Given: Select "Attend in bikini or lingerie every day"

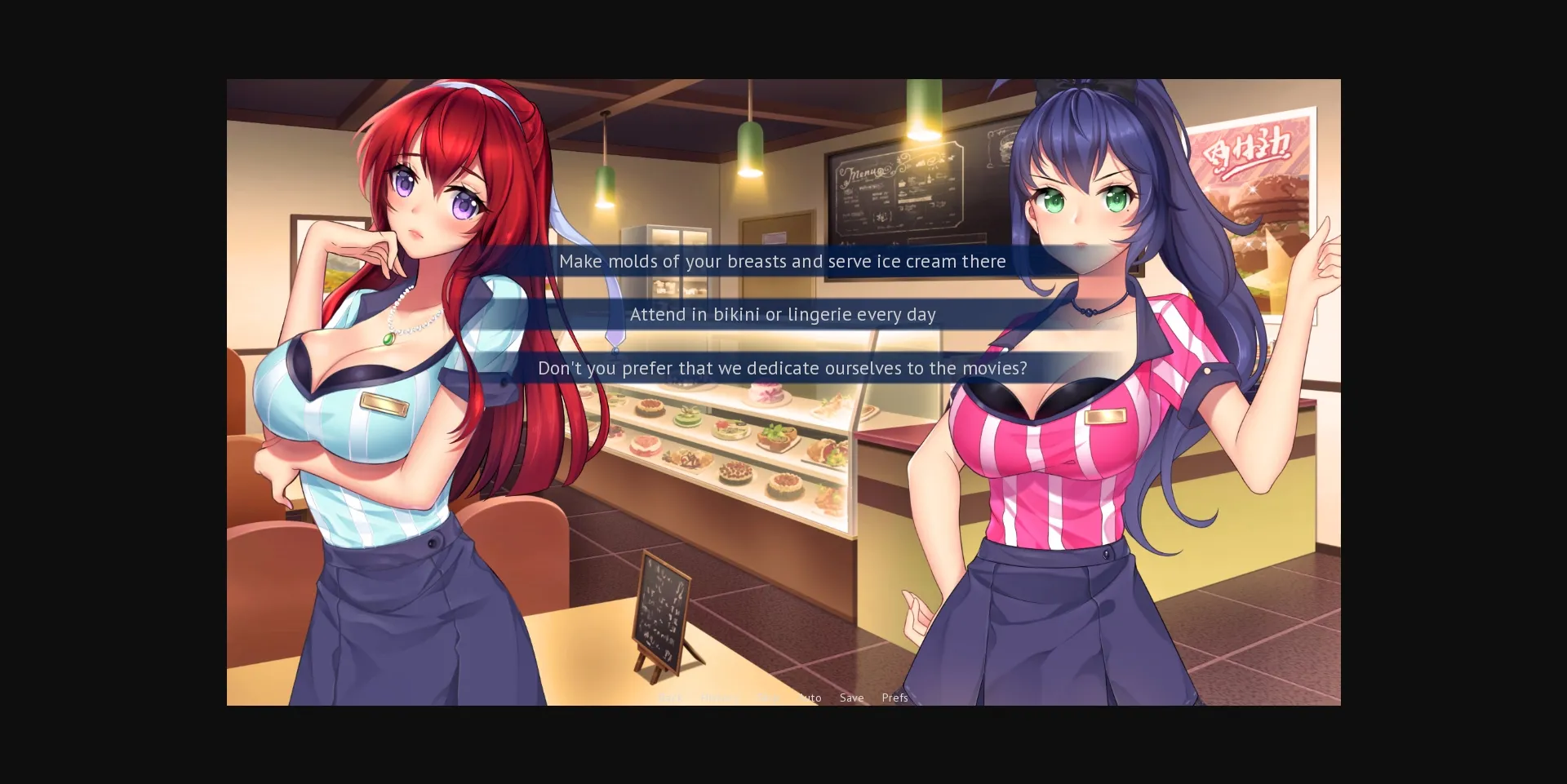Looking at the screenshot, I should 783,314.
